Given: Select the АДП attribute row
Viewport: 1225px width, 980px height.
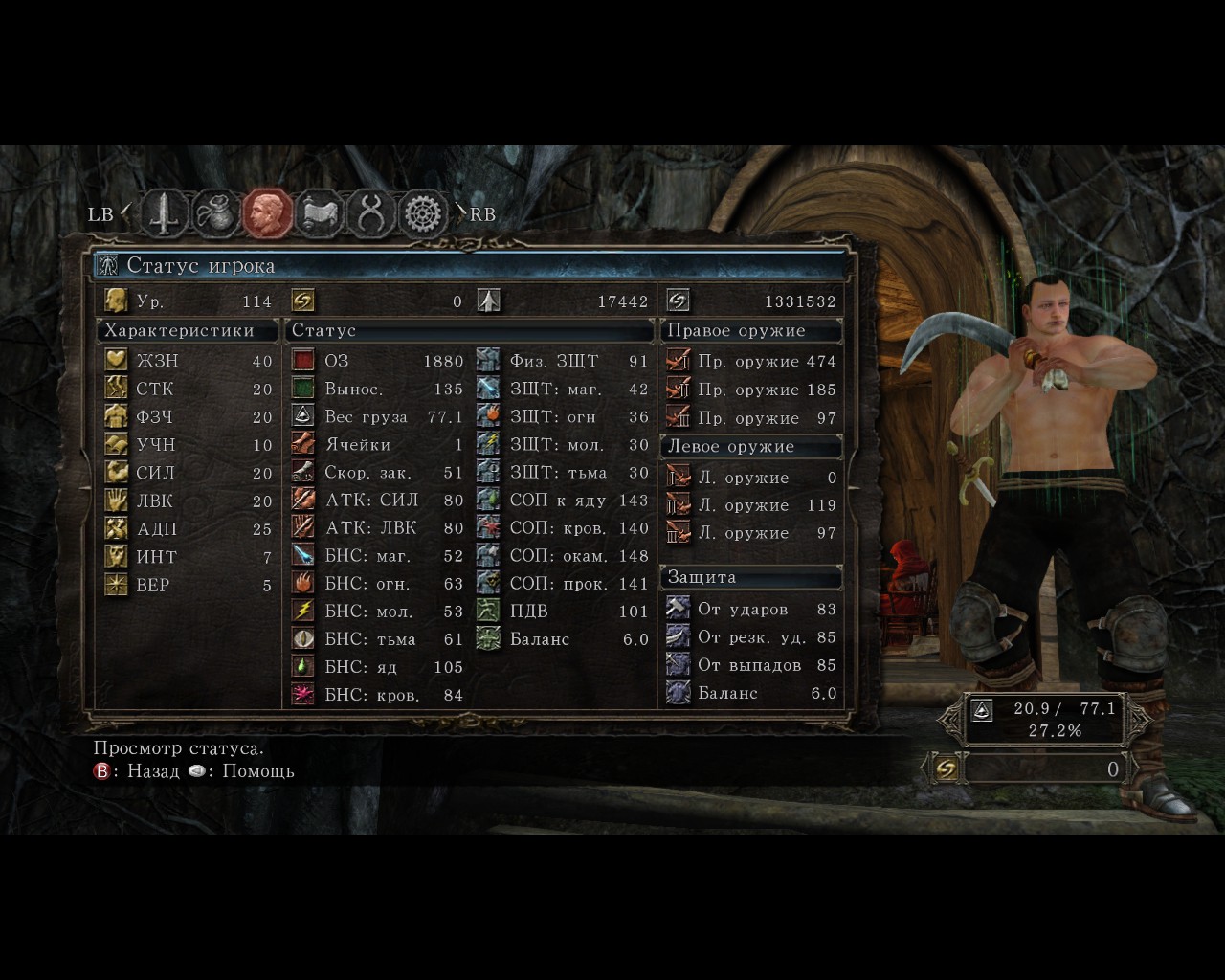Looking at the screenshot, I should tap(189, 528).
